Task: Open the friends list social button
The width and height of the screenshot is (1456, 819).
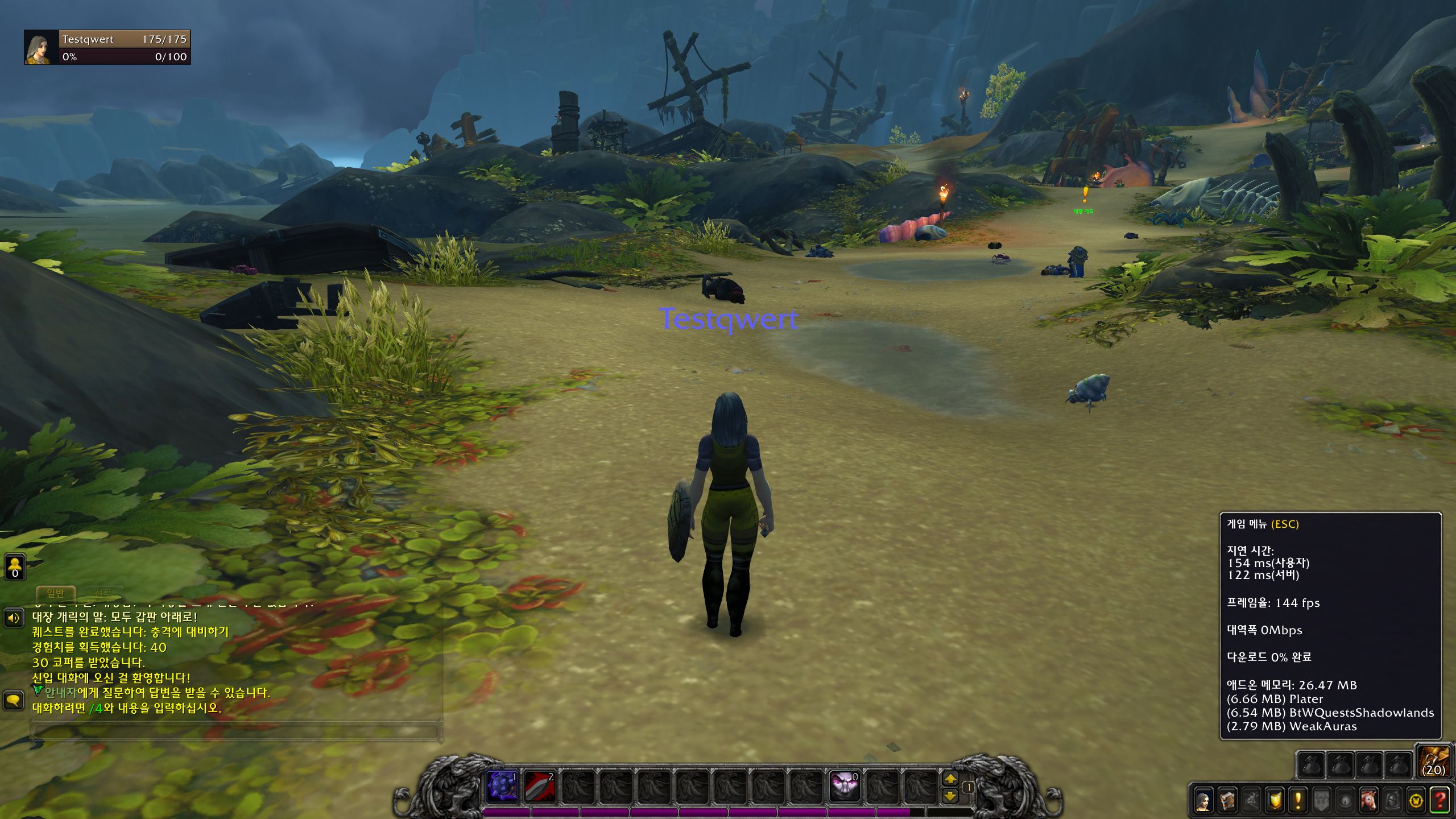Action: point(15,566)
